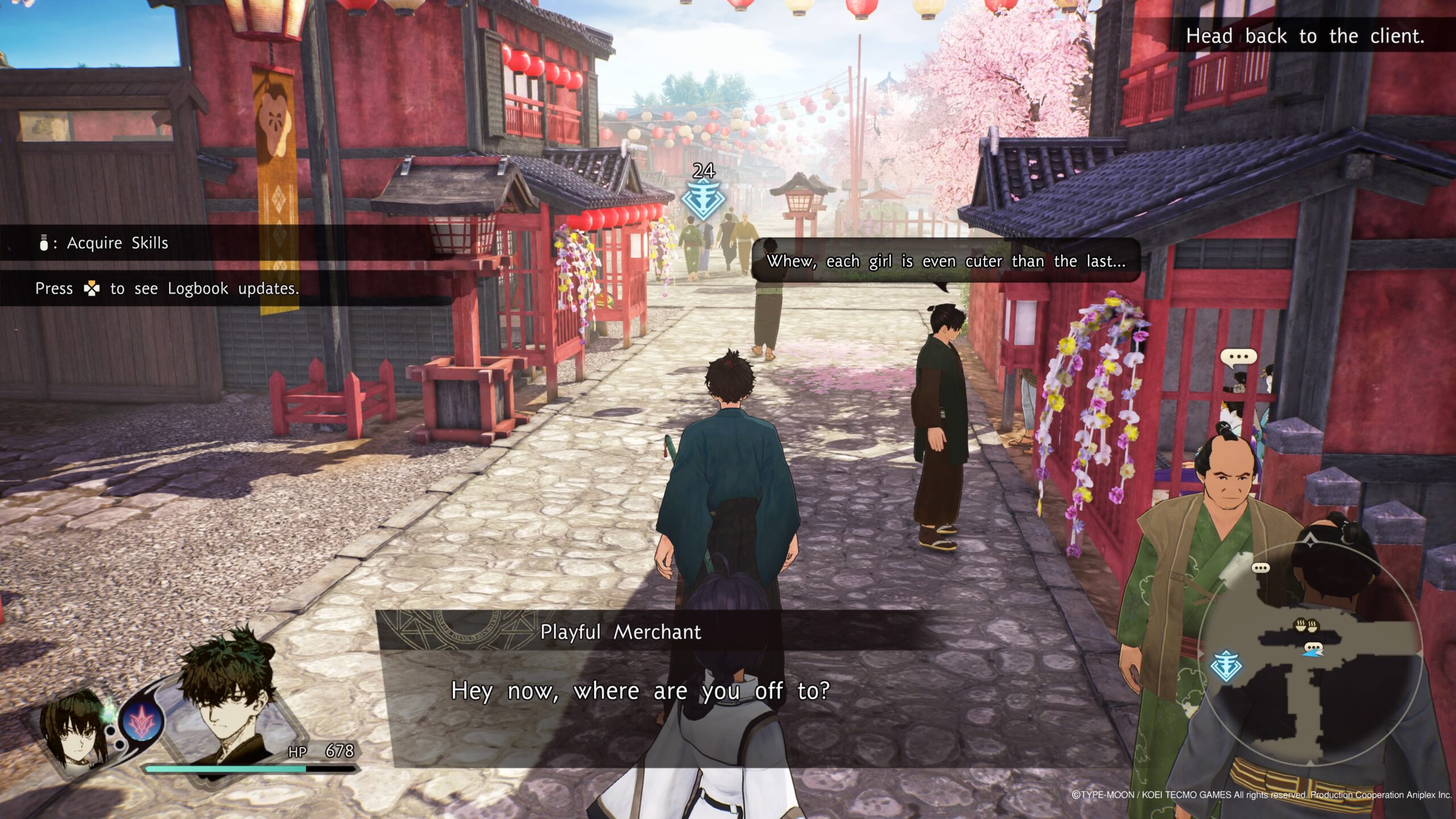Select the Head back to the client objective
Viewport: 1456px width, 819px height.
coord(1304,36)
